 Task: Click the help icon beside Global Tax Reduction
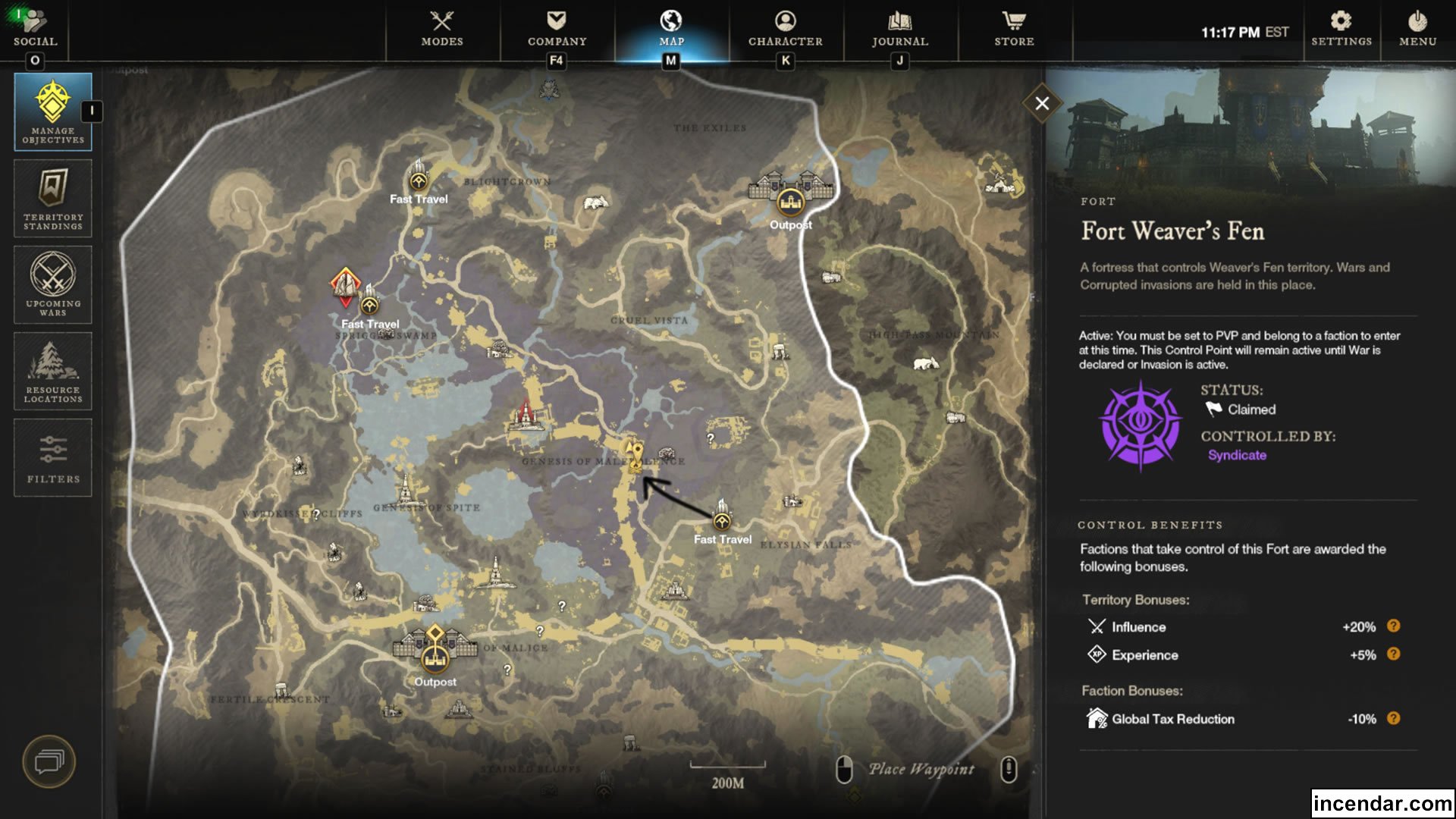[1392, 719]
